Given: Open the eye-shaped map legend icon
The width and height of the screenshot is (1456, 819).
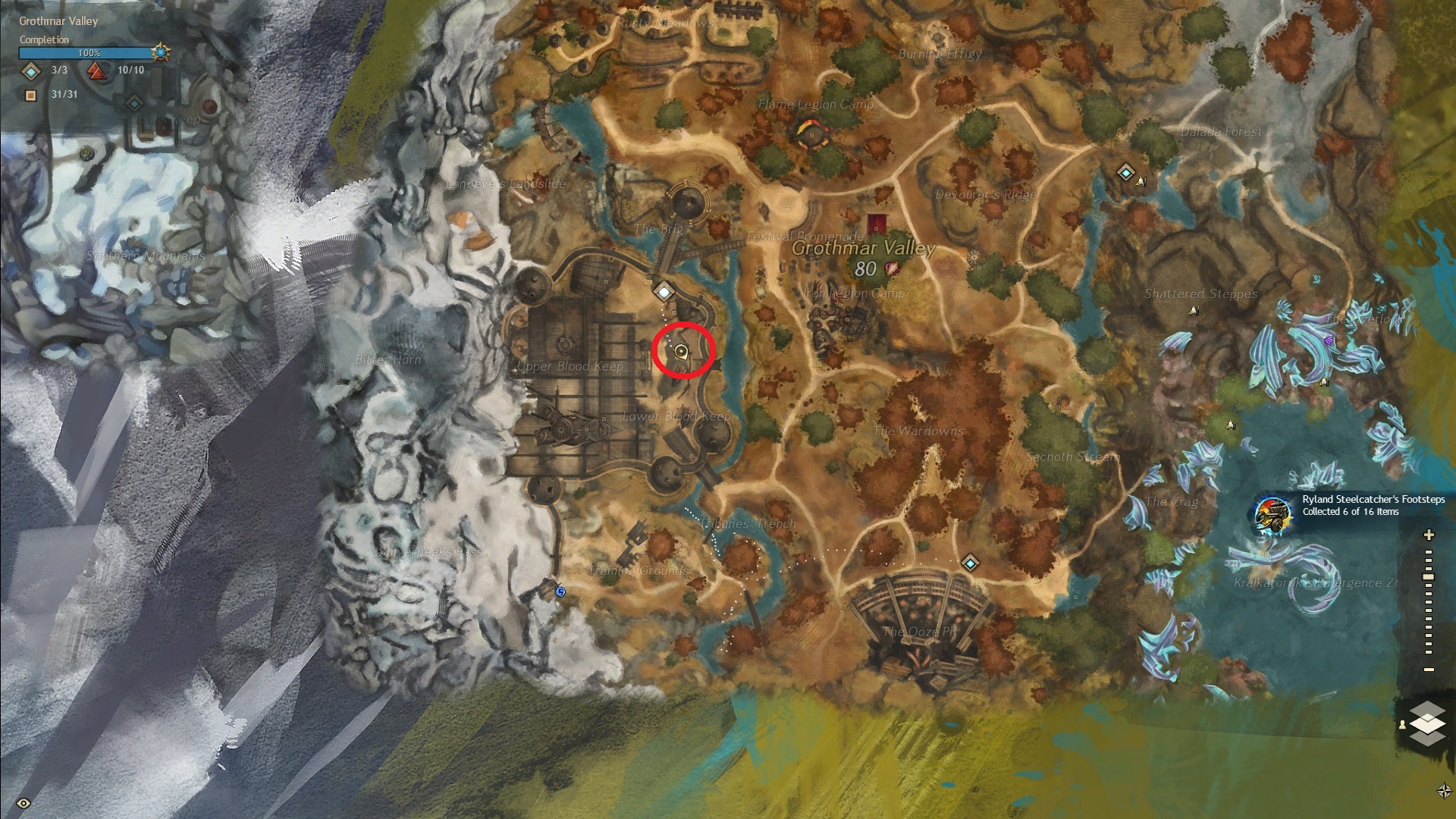Looking at the screenshot, I should click(24, 803).
